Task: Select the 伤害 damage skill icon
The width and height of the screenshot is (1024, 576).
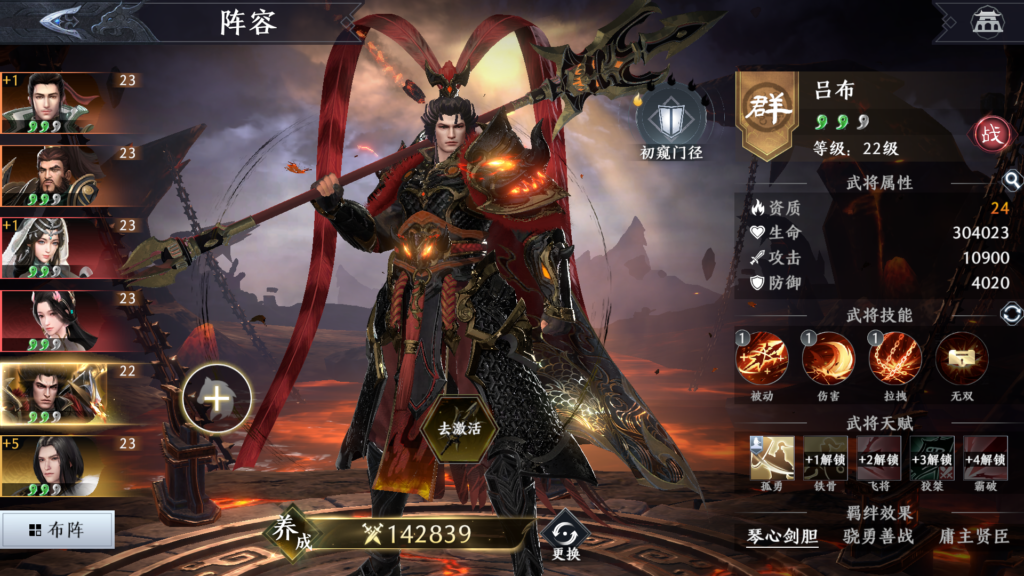Action: 828,360
